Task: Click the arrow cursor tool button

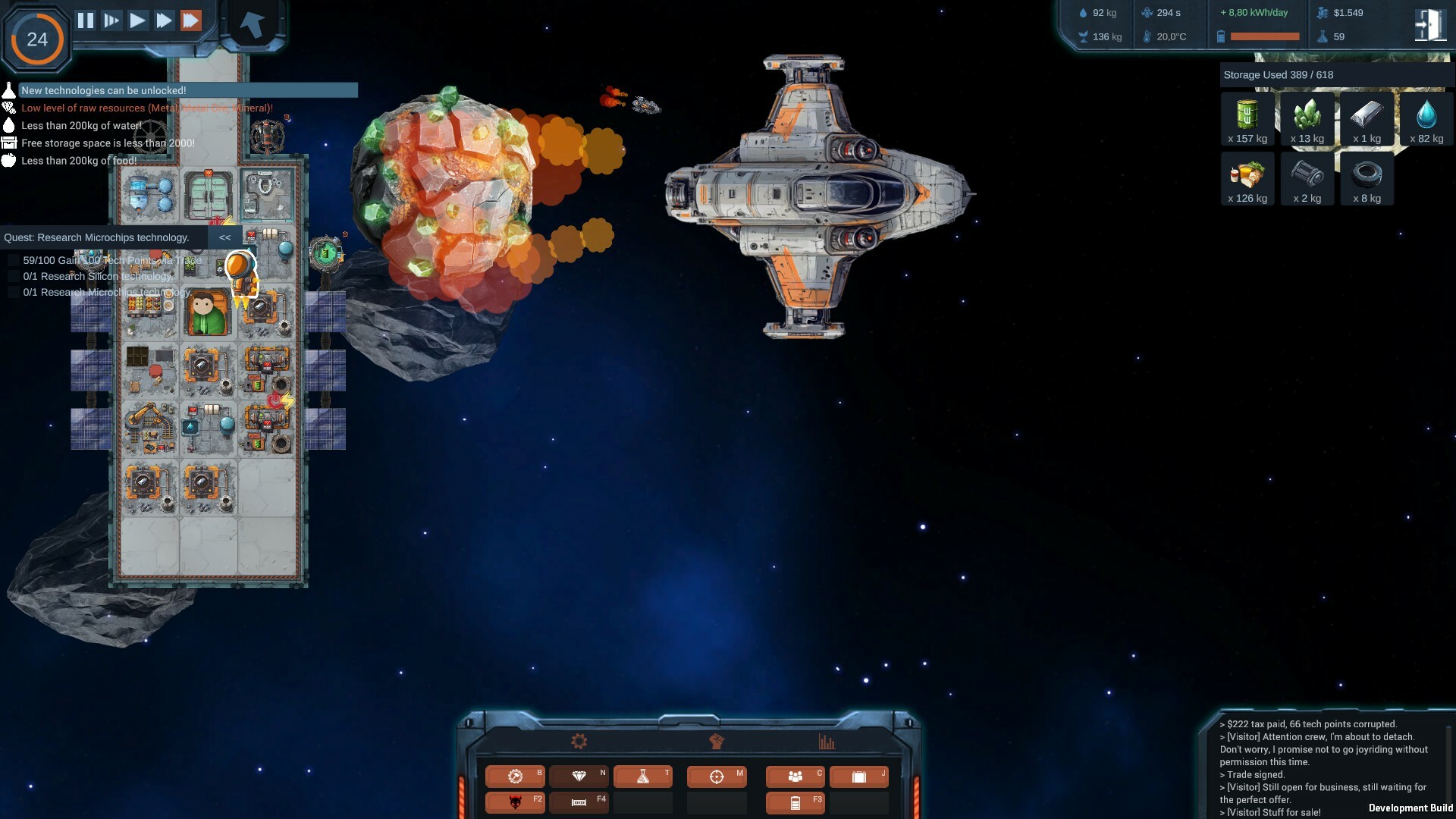Action: click(252, 24)
